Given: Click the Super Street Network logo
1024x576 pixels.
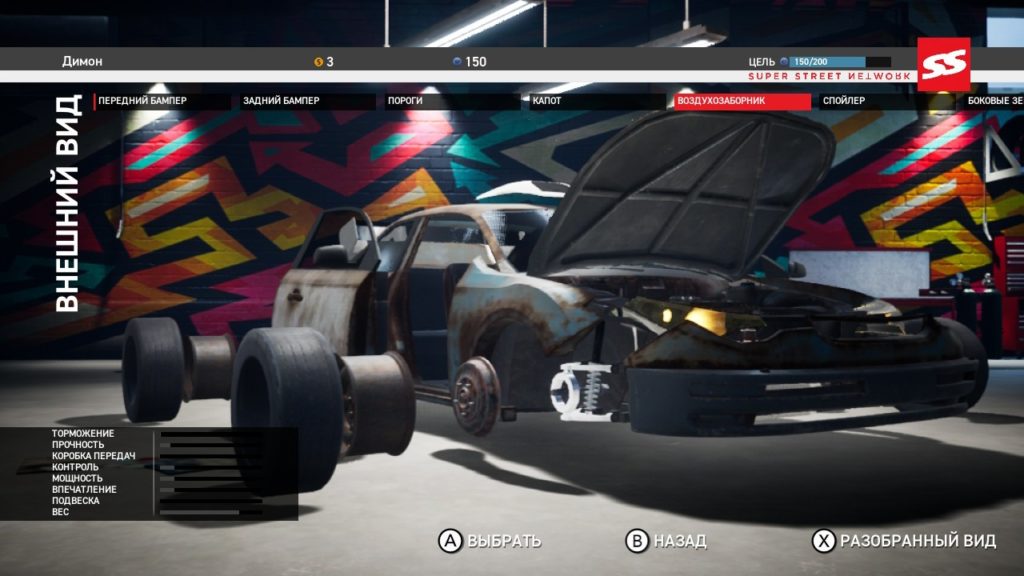Looking at the screenshot, I should [943, 64].
